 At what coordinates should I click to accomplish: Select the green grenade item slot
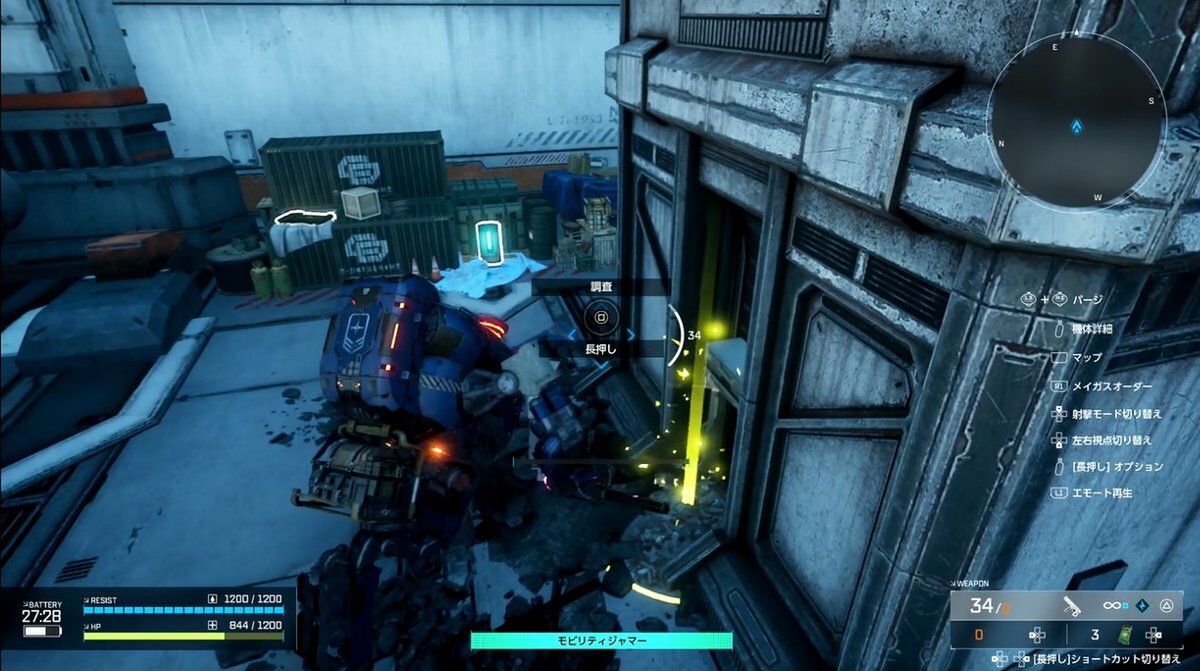pos(1127,634)
